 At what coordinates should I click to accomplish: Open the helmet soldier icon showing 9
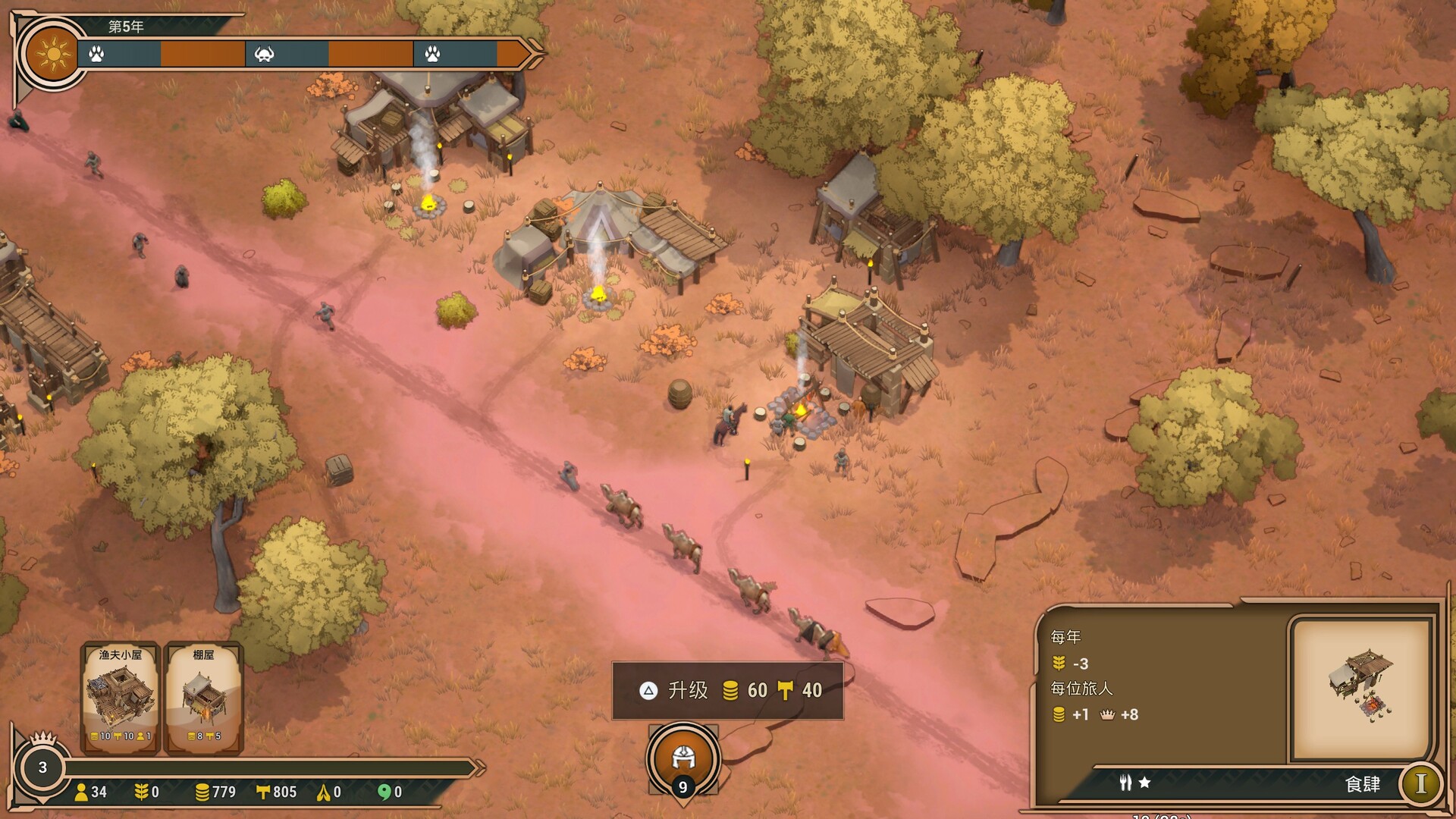pos(682,759)
